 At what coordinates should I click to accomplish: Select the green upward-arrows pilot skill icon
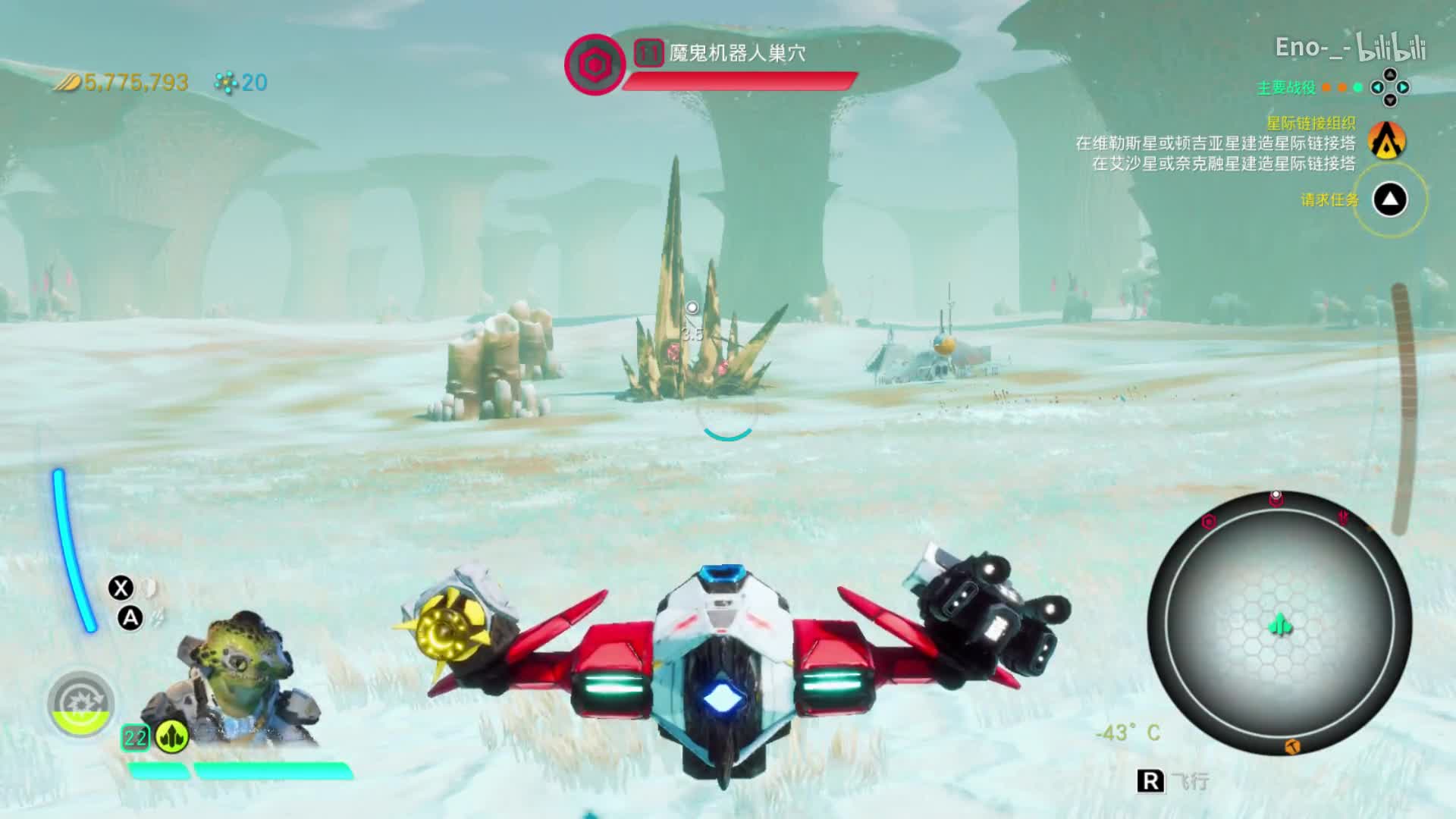coord(171,736)
